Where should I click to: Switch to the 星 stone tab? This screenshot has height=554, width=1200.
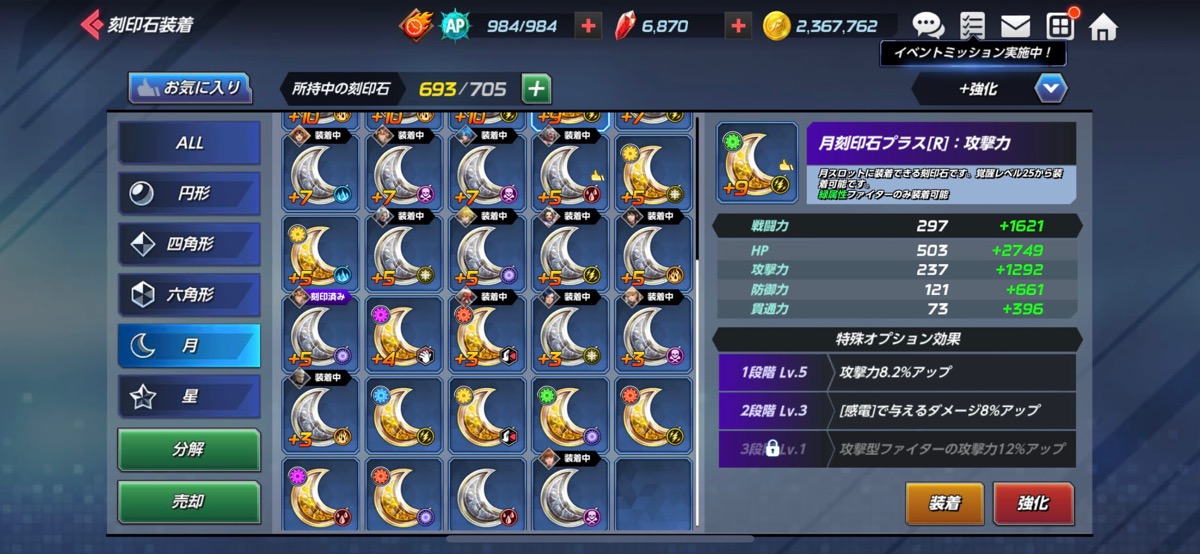(x=189, y=397)
